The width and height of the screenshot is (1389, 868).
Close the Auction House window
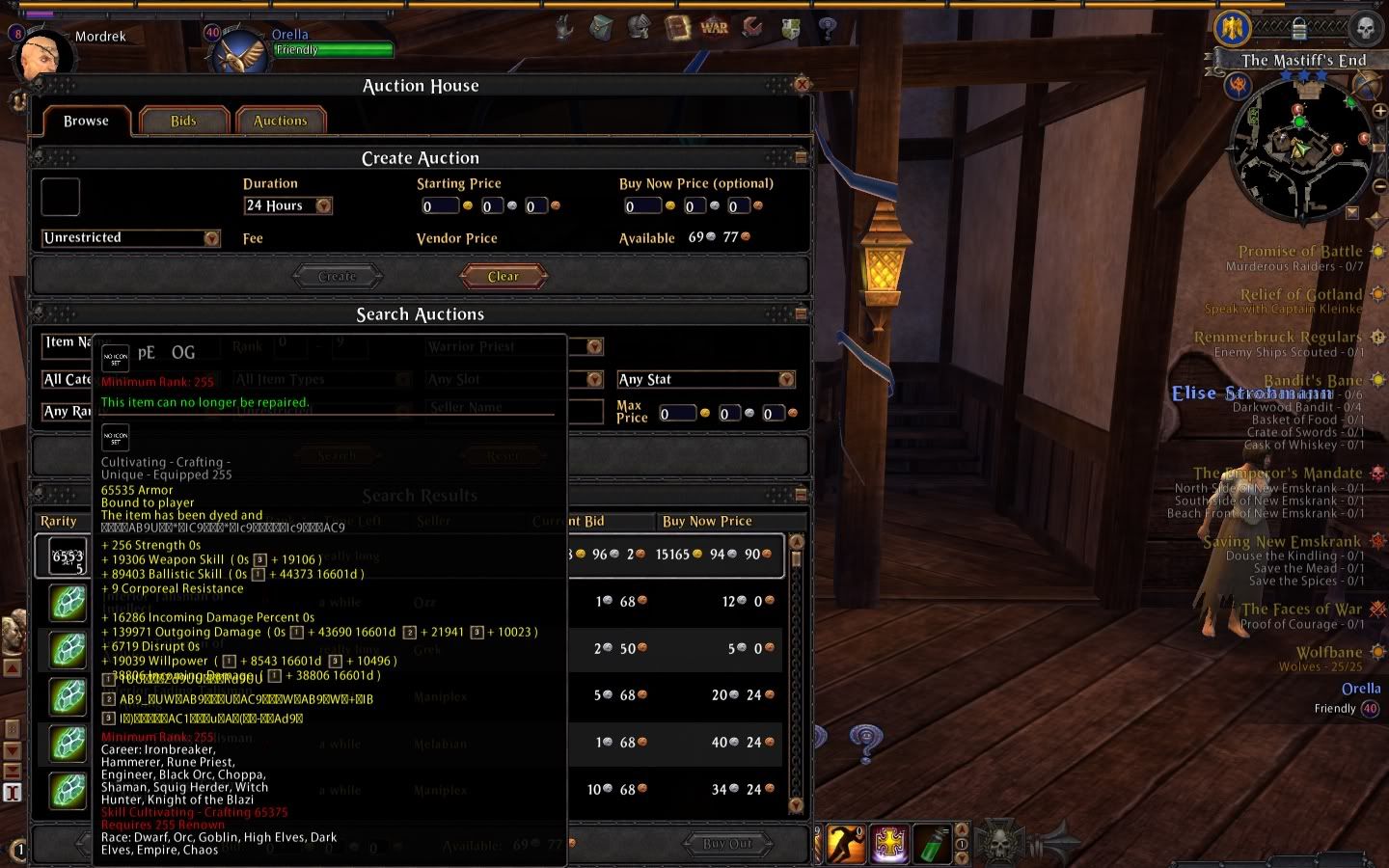click(802, 85)
